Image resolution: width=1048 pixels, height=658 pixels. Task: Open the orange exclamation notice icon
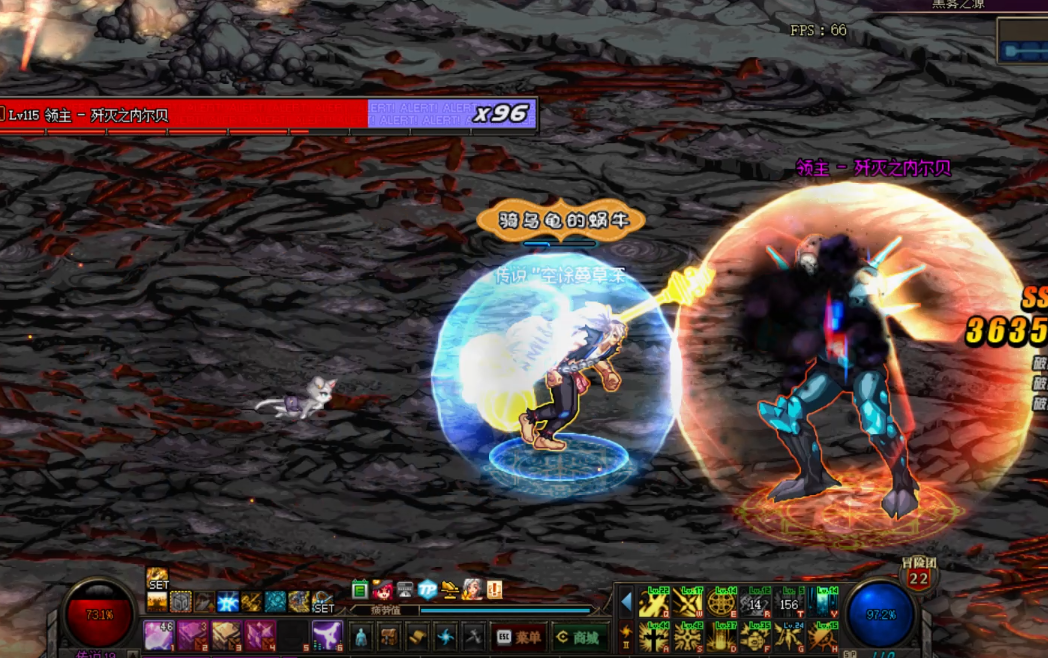pos(494,590)
